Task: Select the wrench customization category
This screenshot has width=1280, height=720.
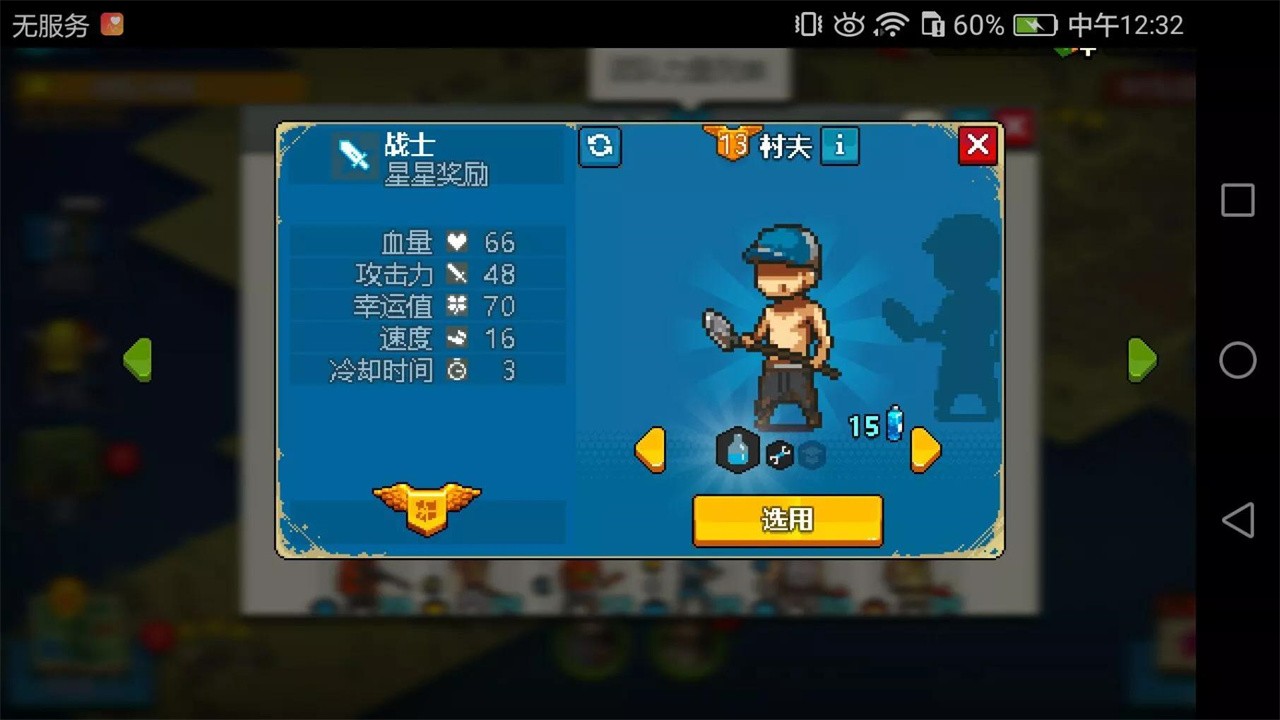Action: (779, 453)
